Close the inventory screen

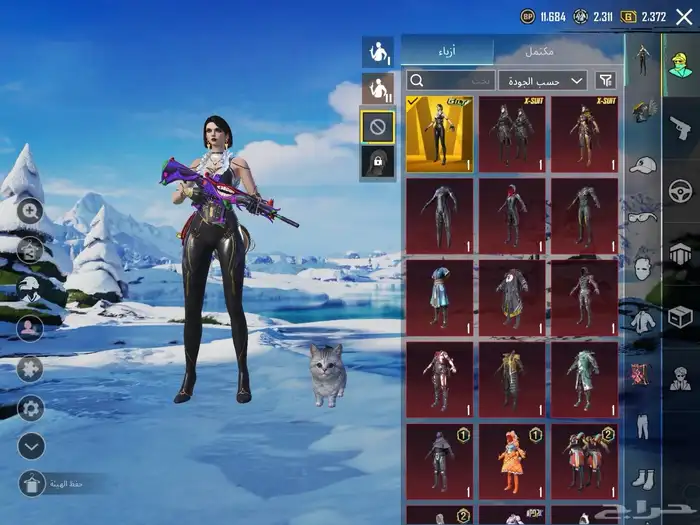(x=684, y=16)
